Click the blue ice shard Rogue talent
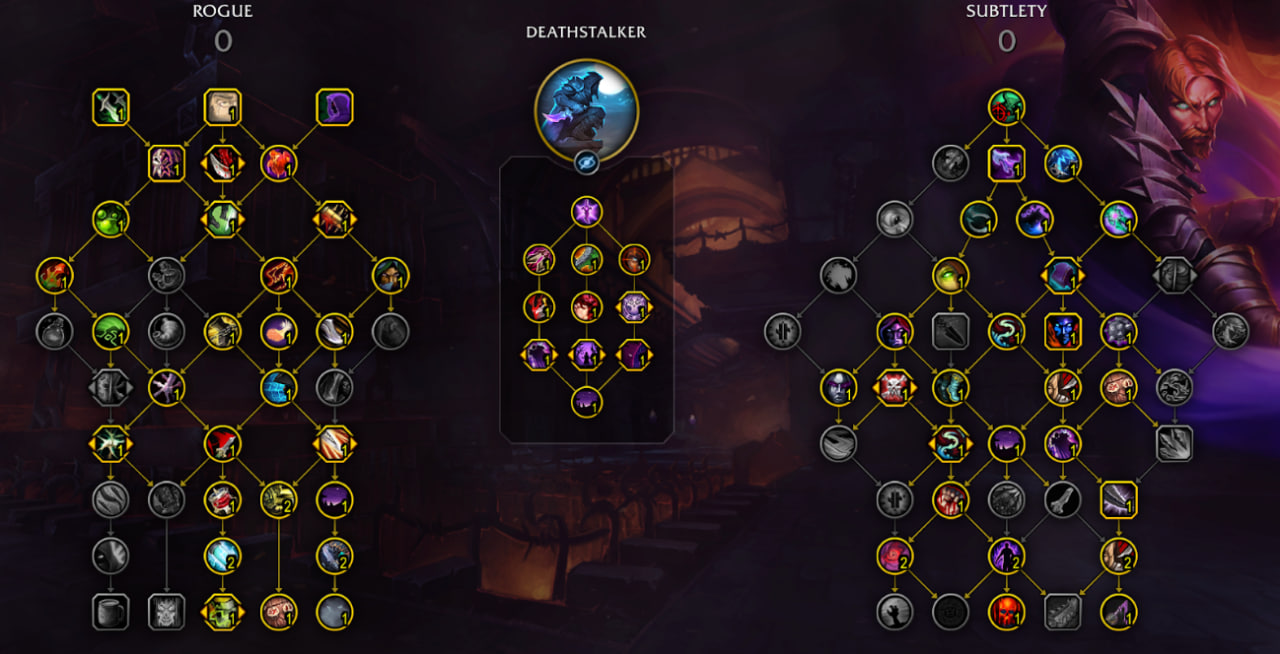Viewport: 1280px width, 654px height. [222, 555]
